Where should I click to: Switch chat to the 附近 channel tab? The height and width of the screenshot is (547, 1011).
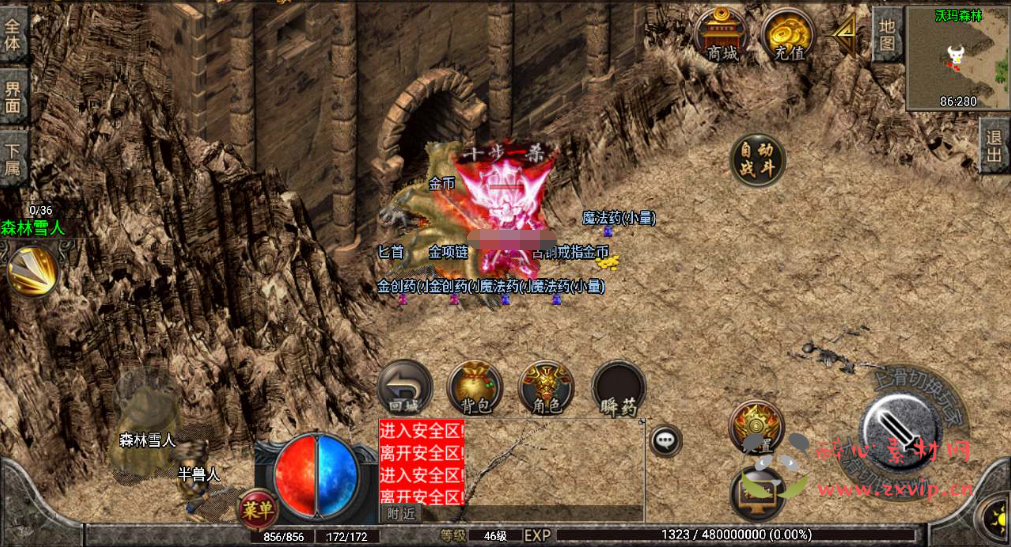(401, 513)
